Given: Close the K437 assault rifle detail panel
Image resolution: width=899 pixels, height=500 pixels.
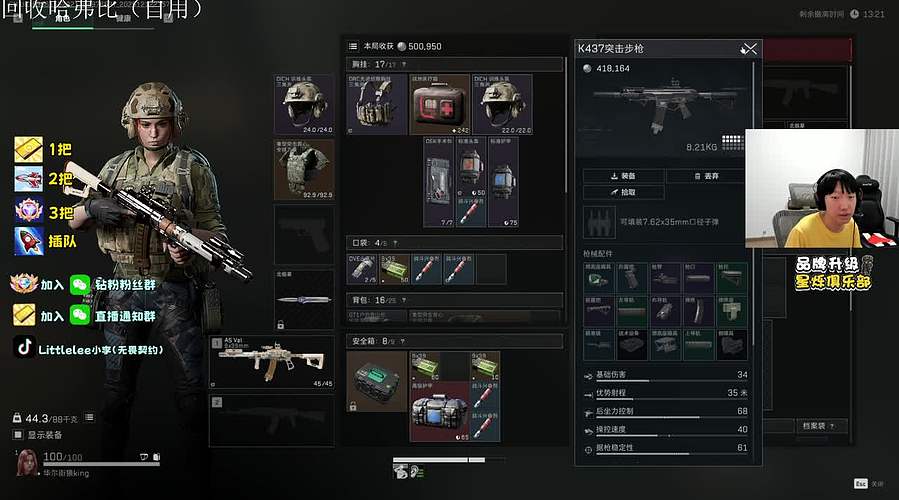Looking at the screenshot, I should pos(749,48).
